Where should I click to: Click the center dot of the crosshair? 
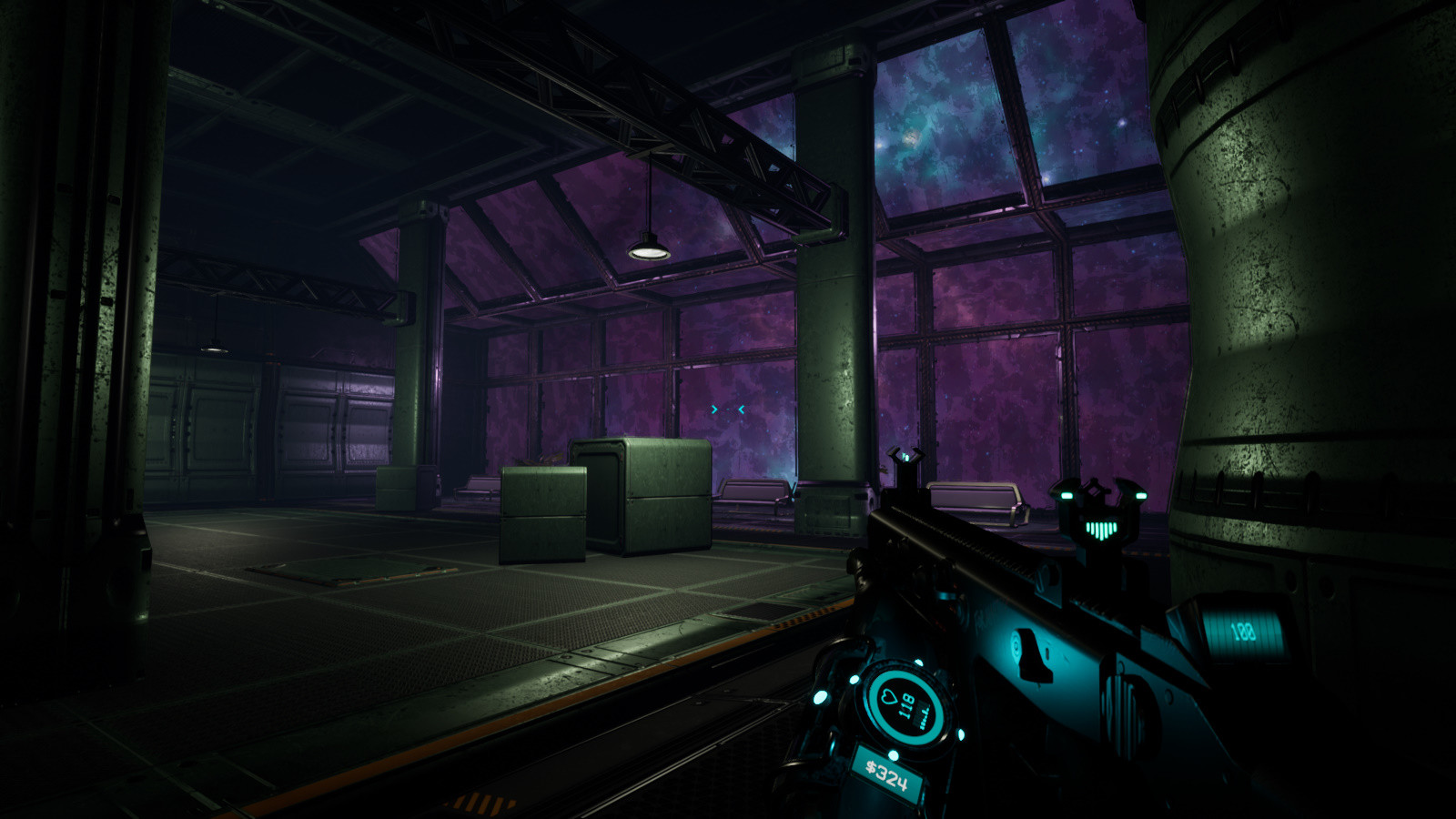tap(726, 409)
